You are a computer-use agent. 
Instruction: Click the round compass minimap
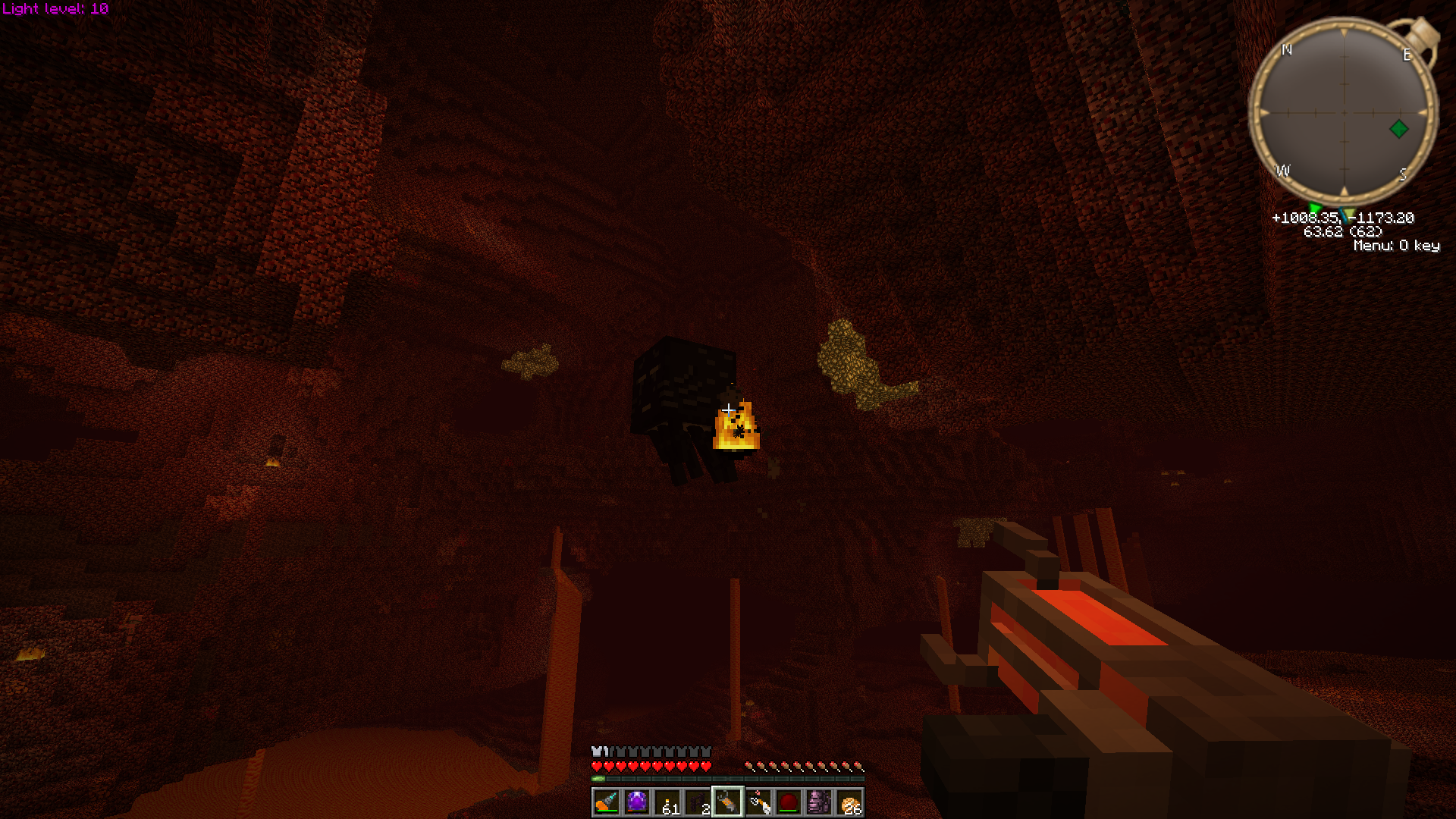(x=1343, y=112)
